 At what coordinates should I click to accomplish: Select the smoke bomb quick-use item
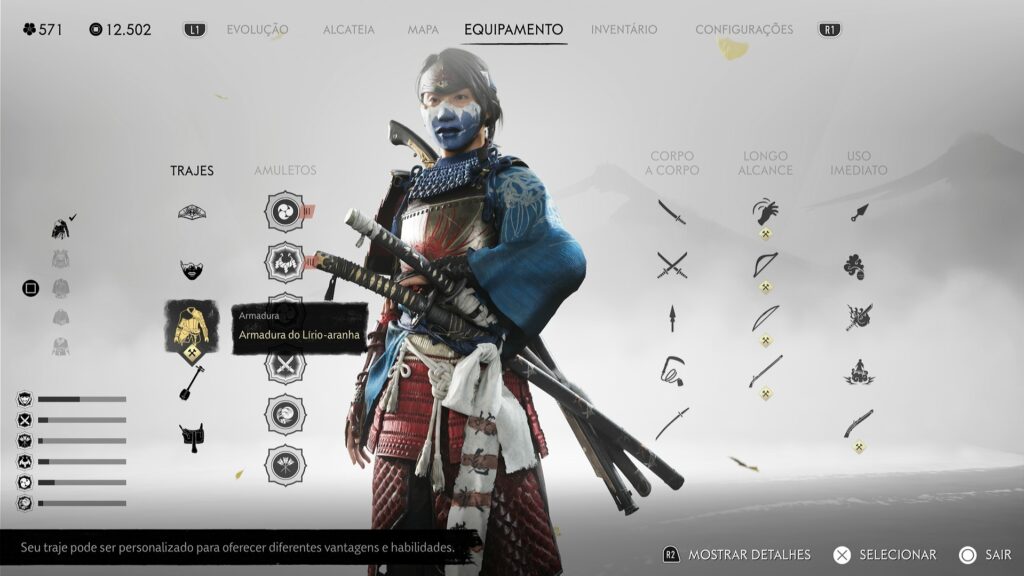(853, 266)
